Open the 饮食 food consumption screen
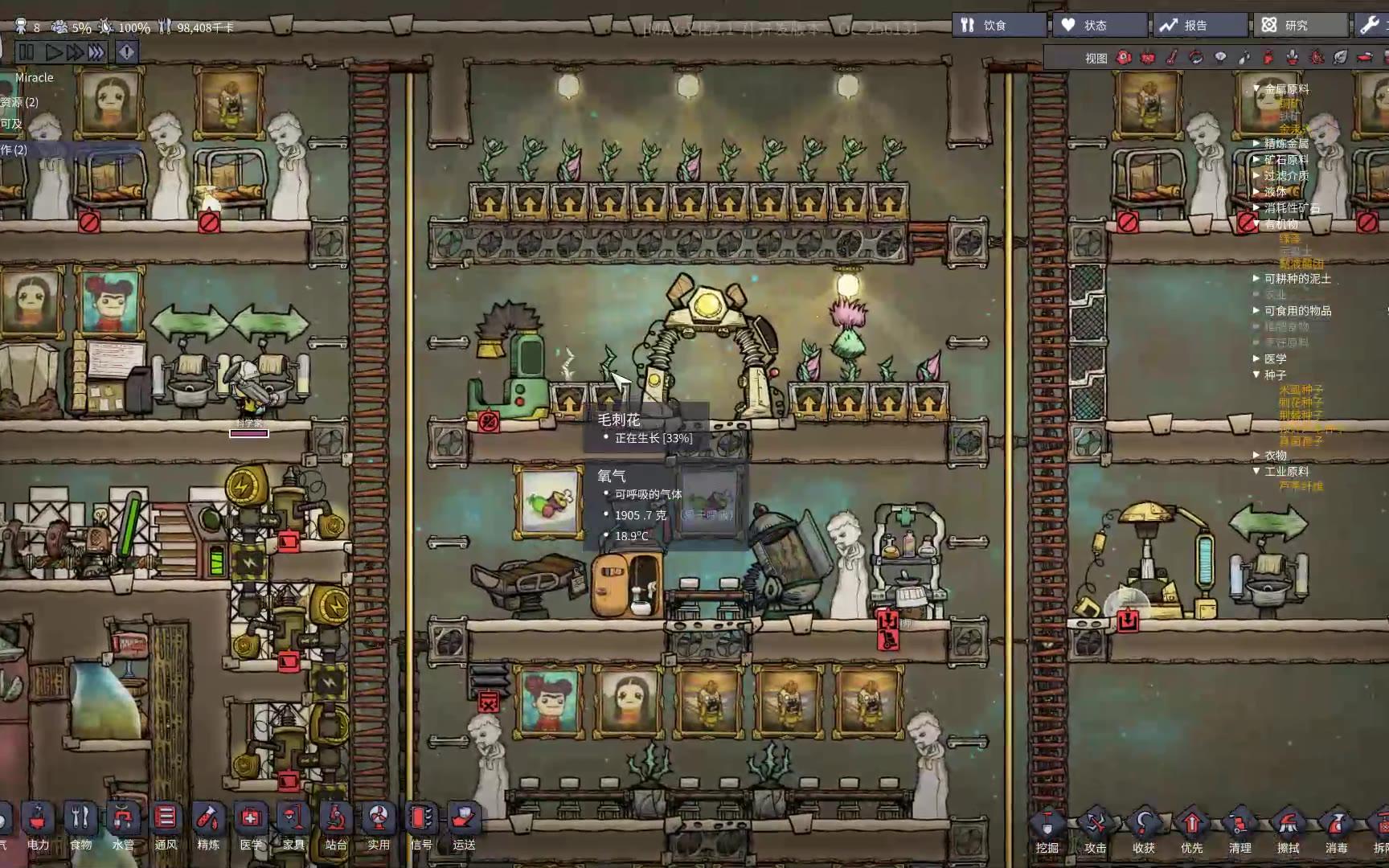Viewport: 1389px width, 868px height. pos(998,26)
